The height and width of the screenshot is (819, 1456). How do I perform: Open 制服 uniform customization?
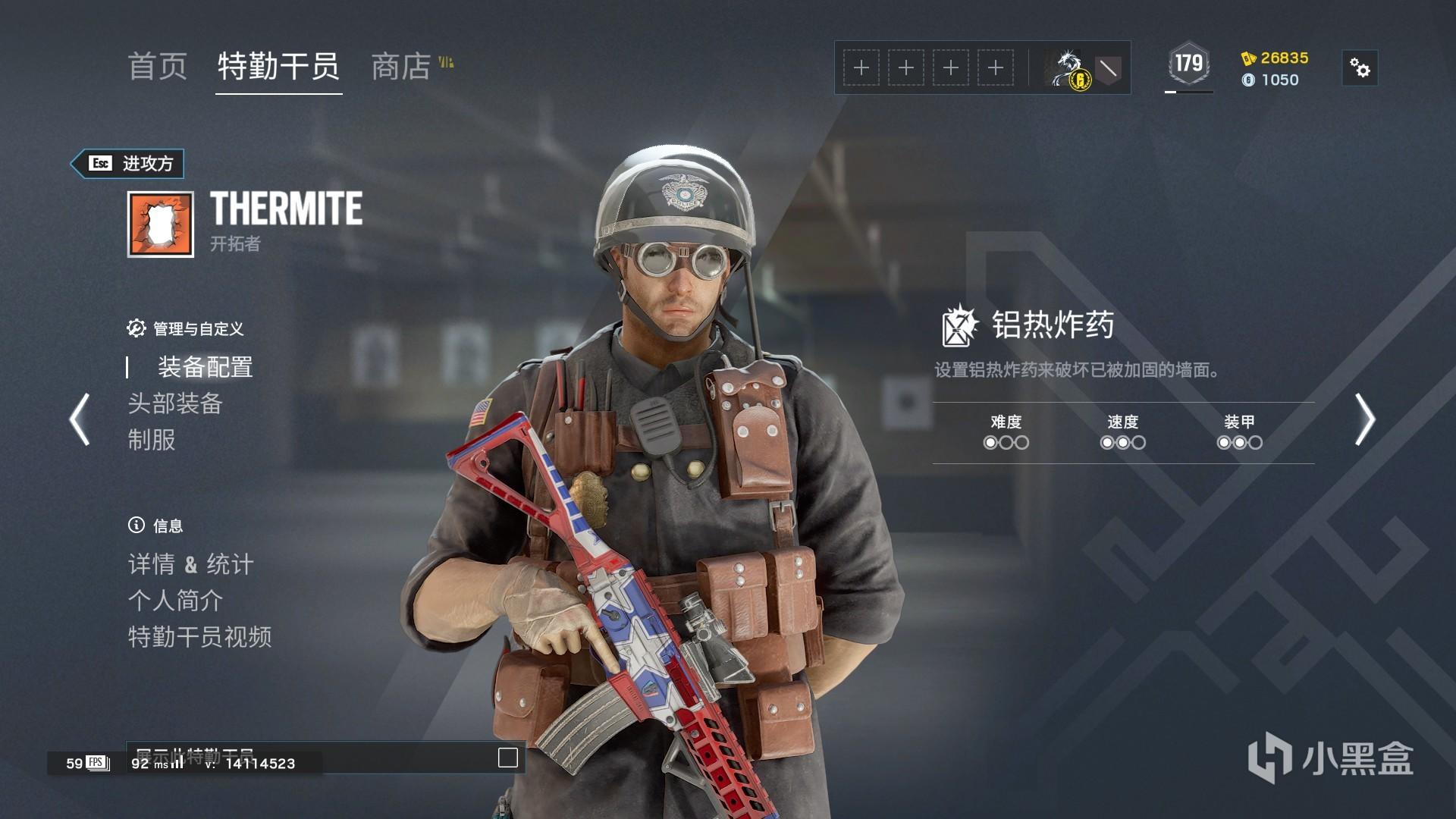coord(152,440)
